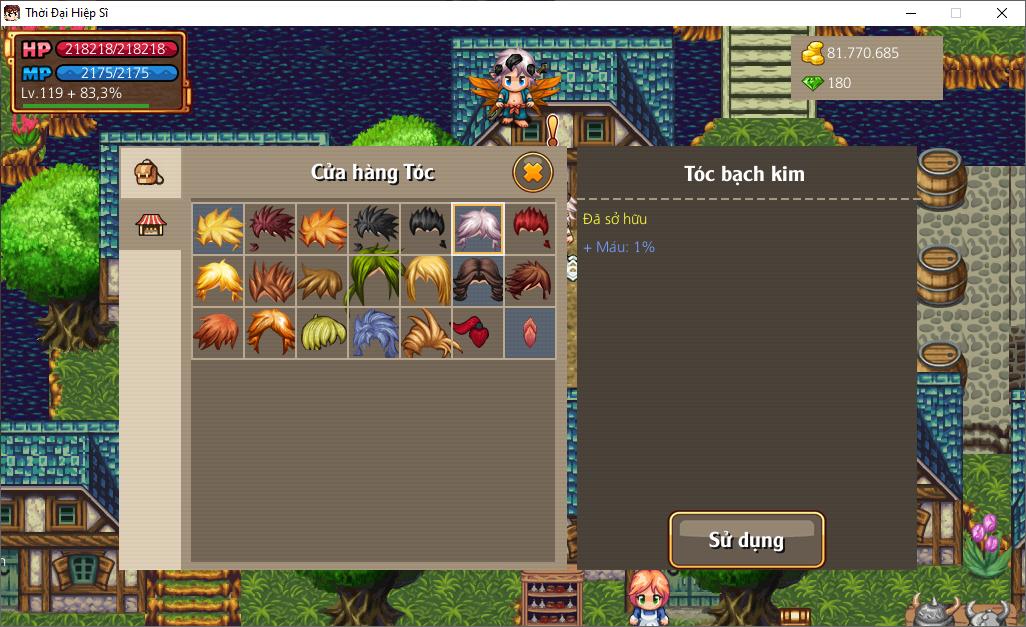Pick the short black hair
Viewport: 1026px width, 627px height.
click(x=426, y=228)
